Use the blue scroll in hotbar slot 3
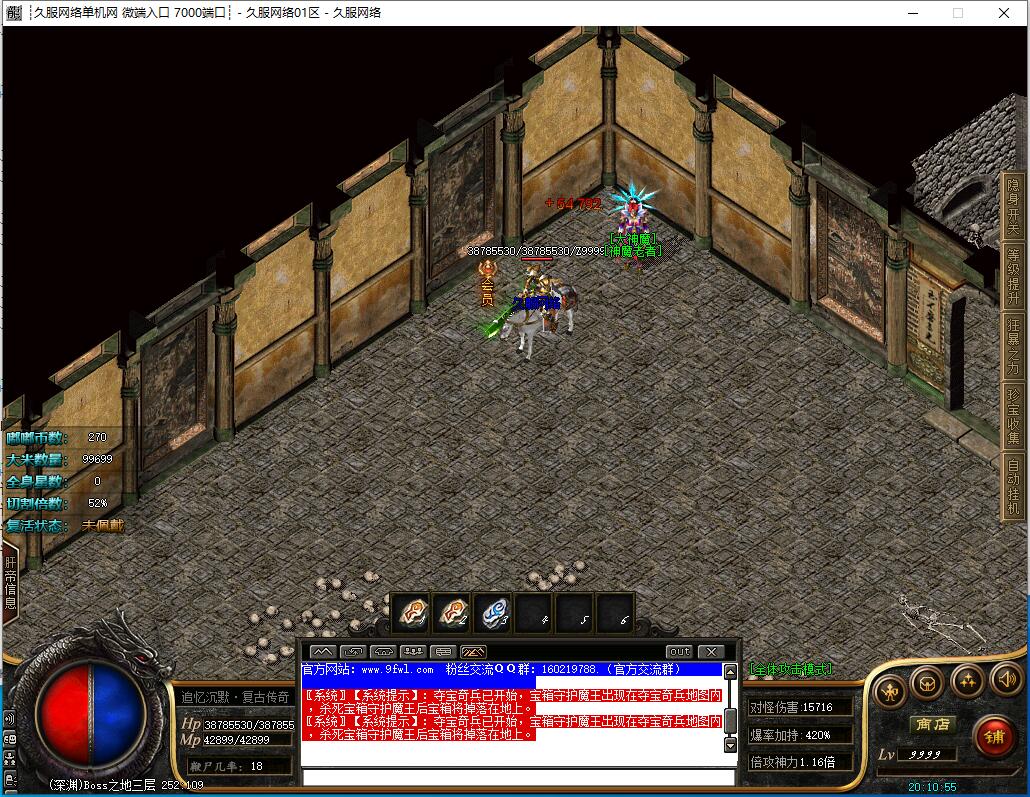This screenshot has width=1030, height=797. click(x=492, y=612)
